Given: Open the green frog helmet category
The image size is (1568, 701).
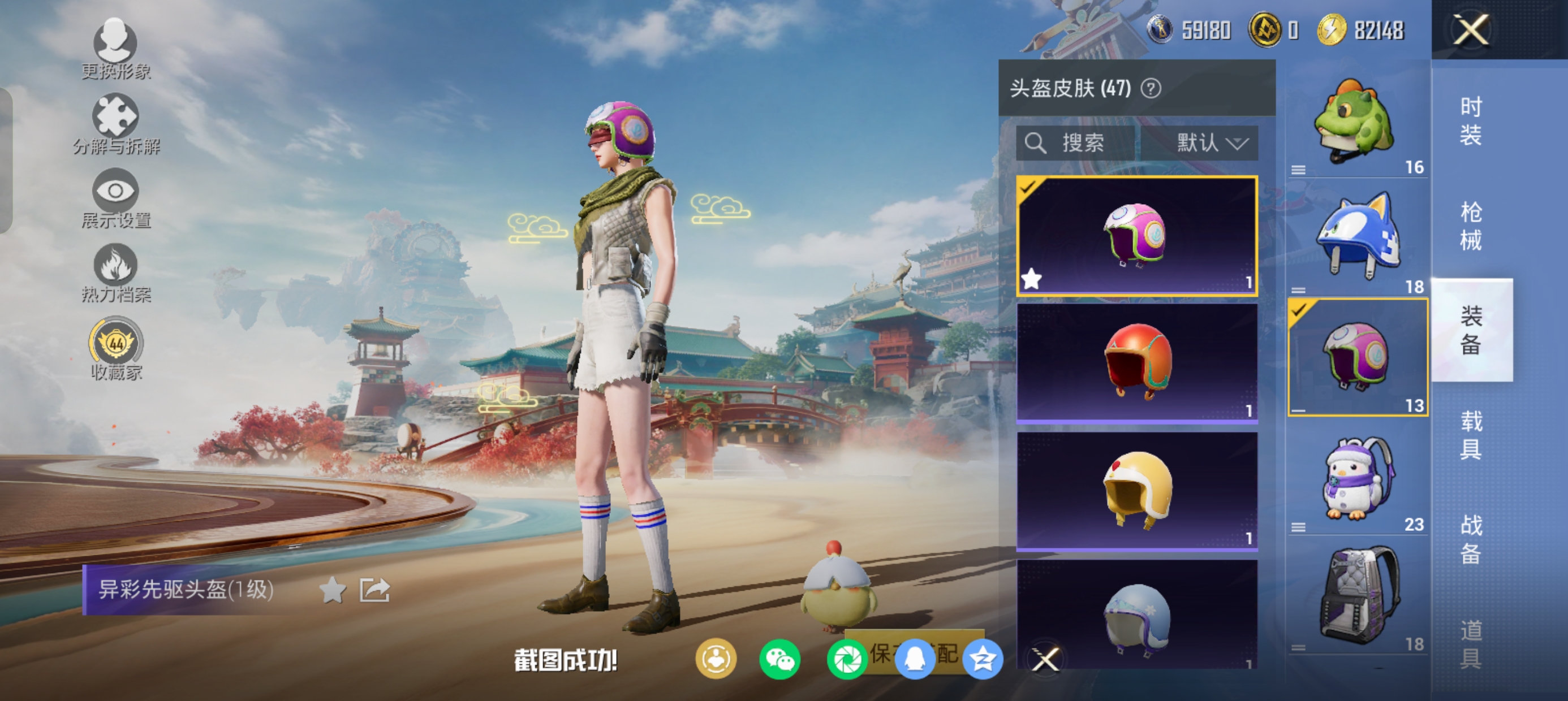Looking at the screenshot, I should pos(1356,125).
